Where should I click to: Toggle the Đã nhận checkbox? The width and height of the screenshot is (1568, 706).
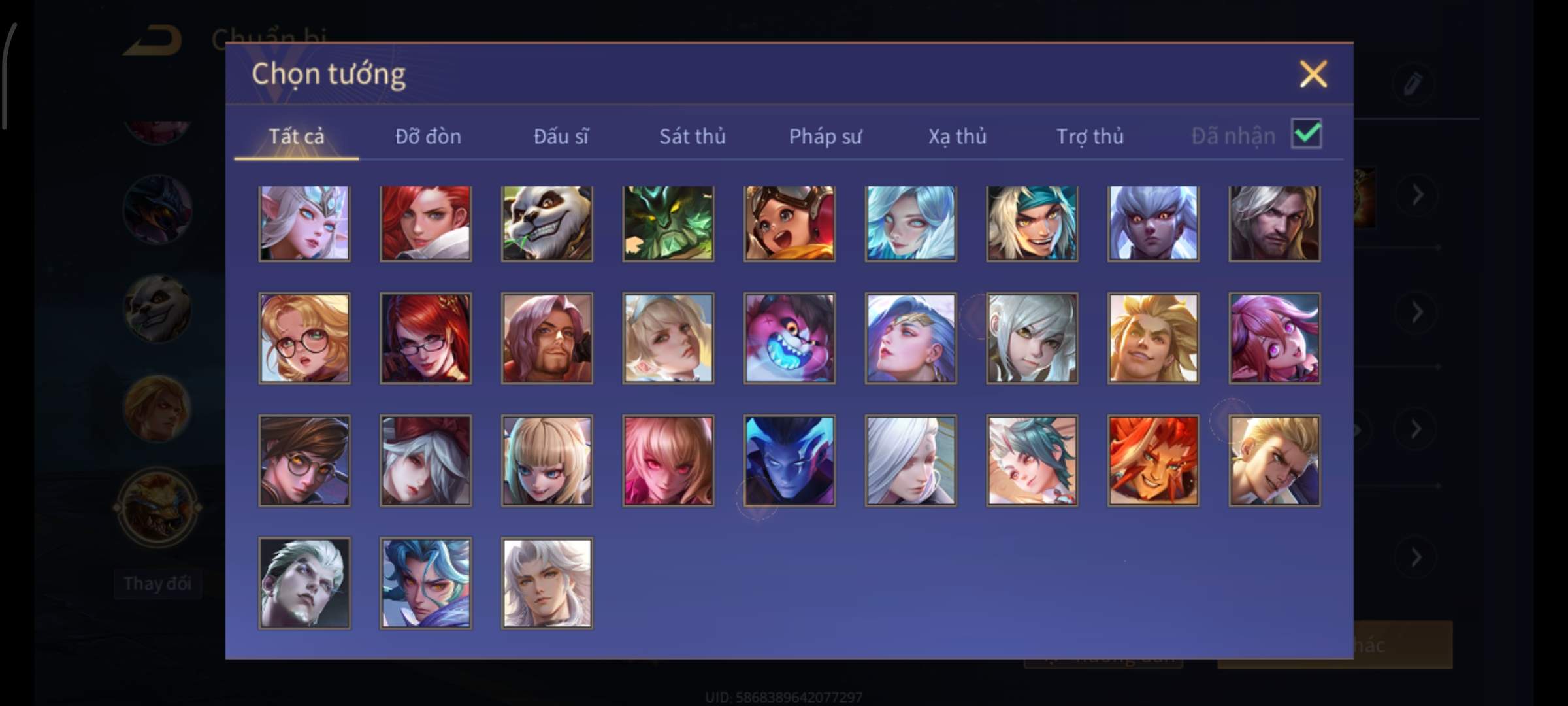[1306, 135]
